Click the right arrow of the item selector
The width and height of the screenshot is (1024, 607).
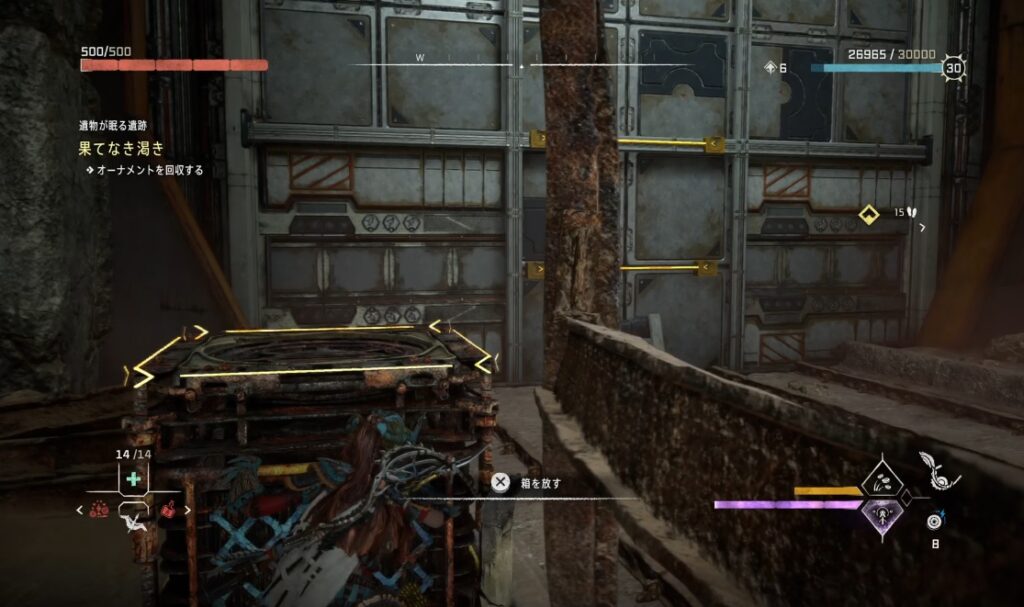coord(187,510)
